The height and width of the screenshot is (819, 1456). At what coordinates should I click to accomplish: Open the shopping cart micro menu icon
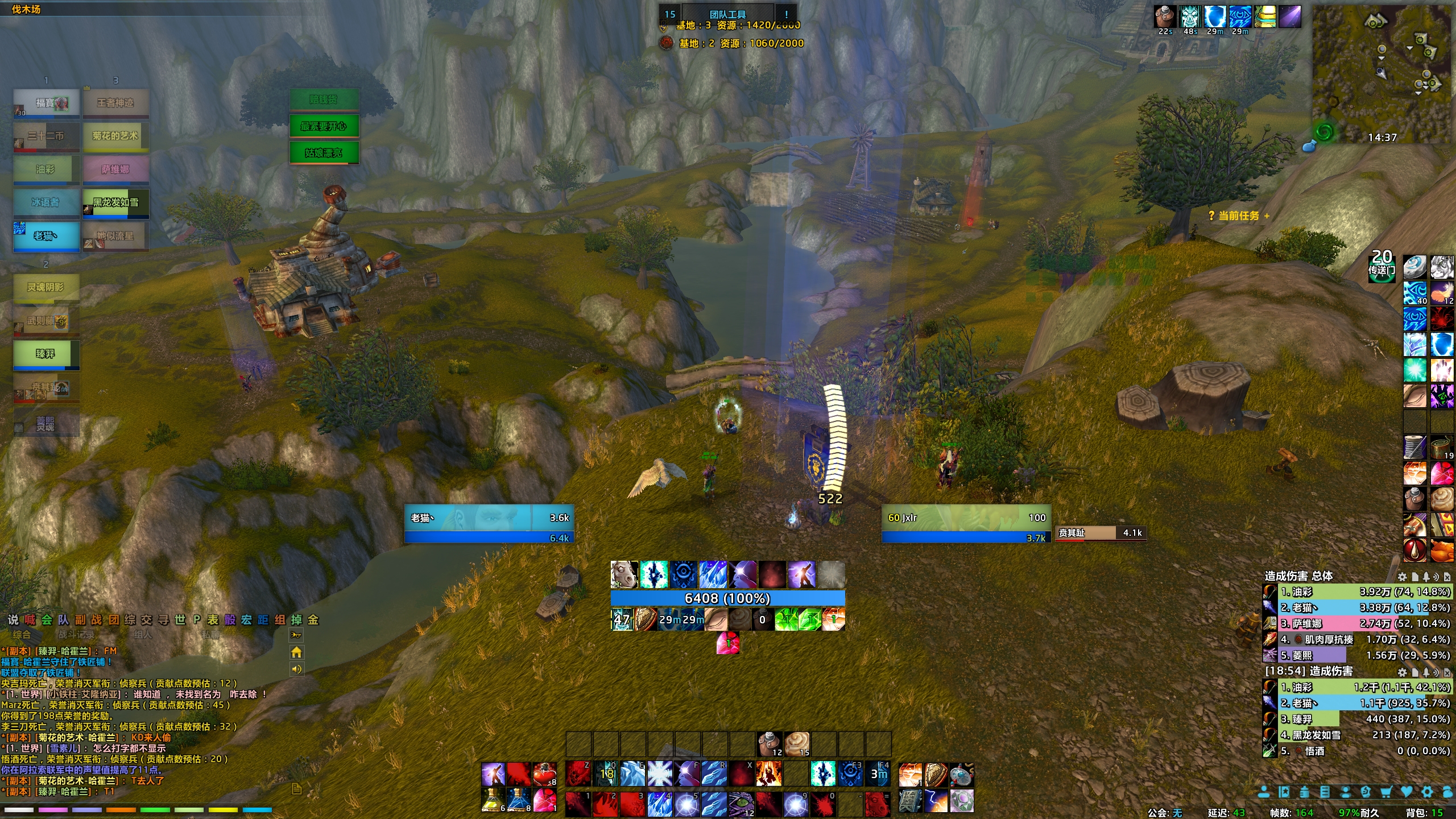pyautogui.click(x=1387, y=792)
